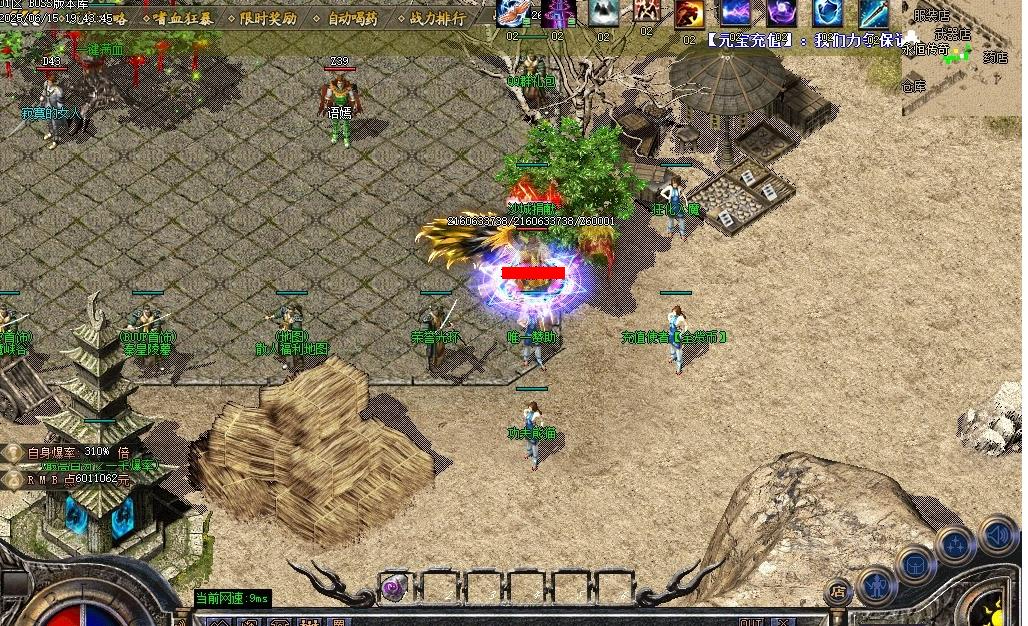
Task: Activate the flame skill icon in top bar
Action: coord(688,14)
